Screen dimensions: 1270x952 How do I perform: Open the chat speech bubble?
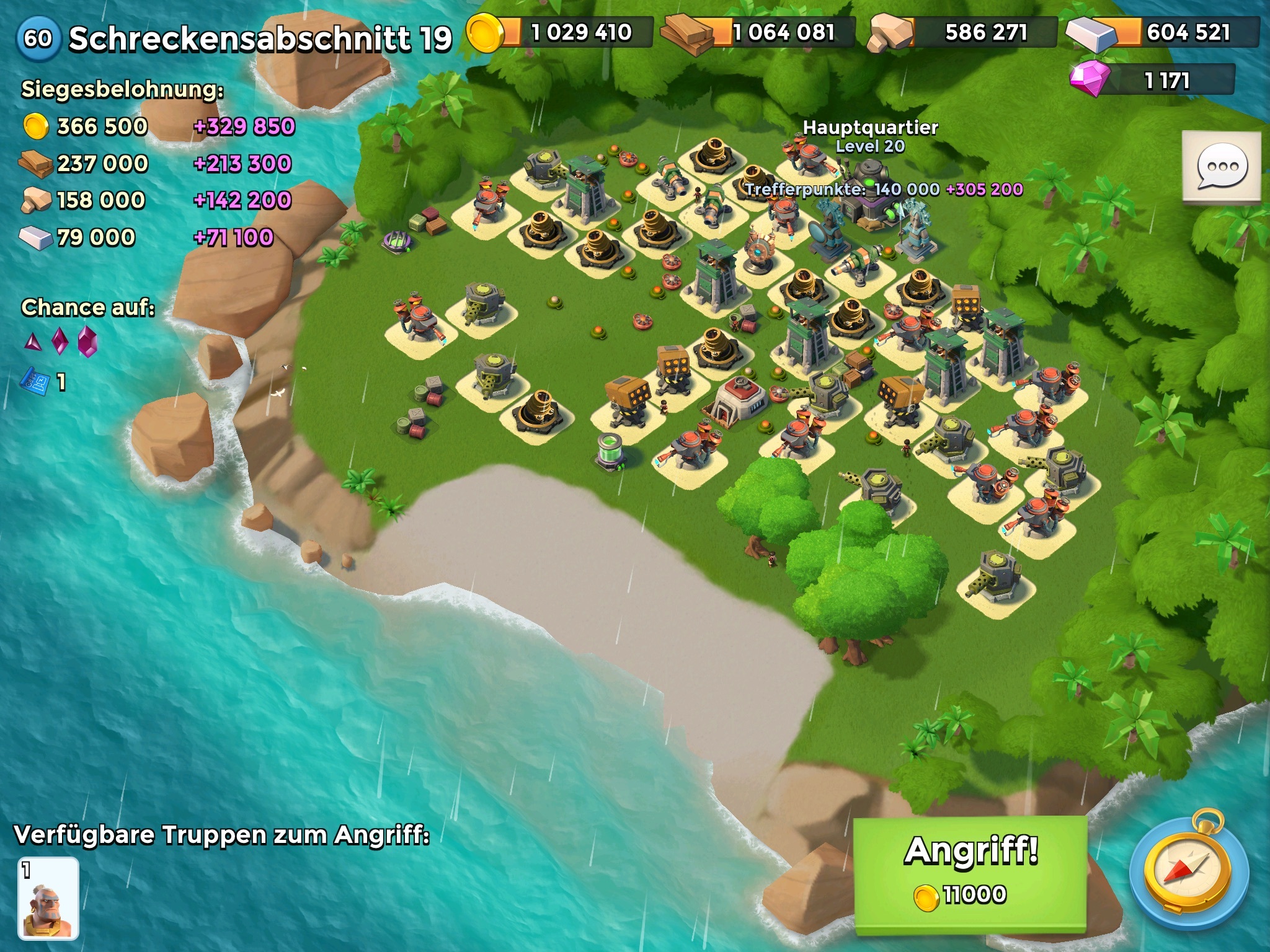coord(1222,166)
